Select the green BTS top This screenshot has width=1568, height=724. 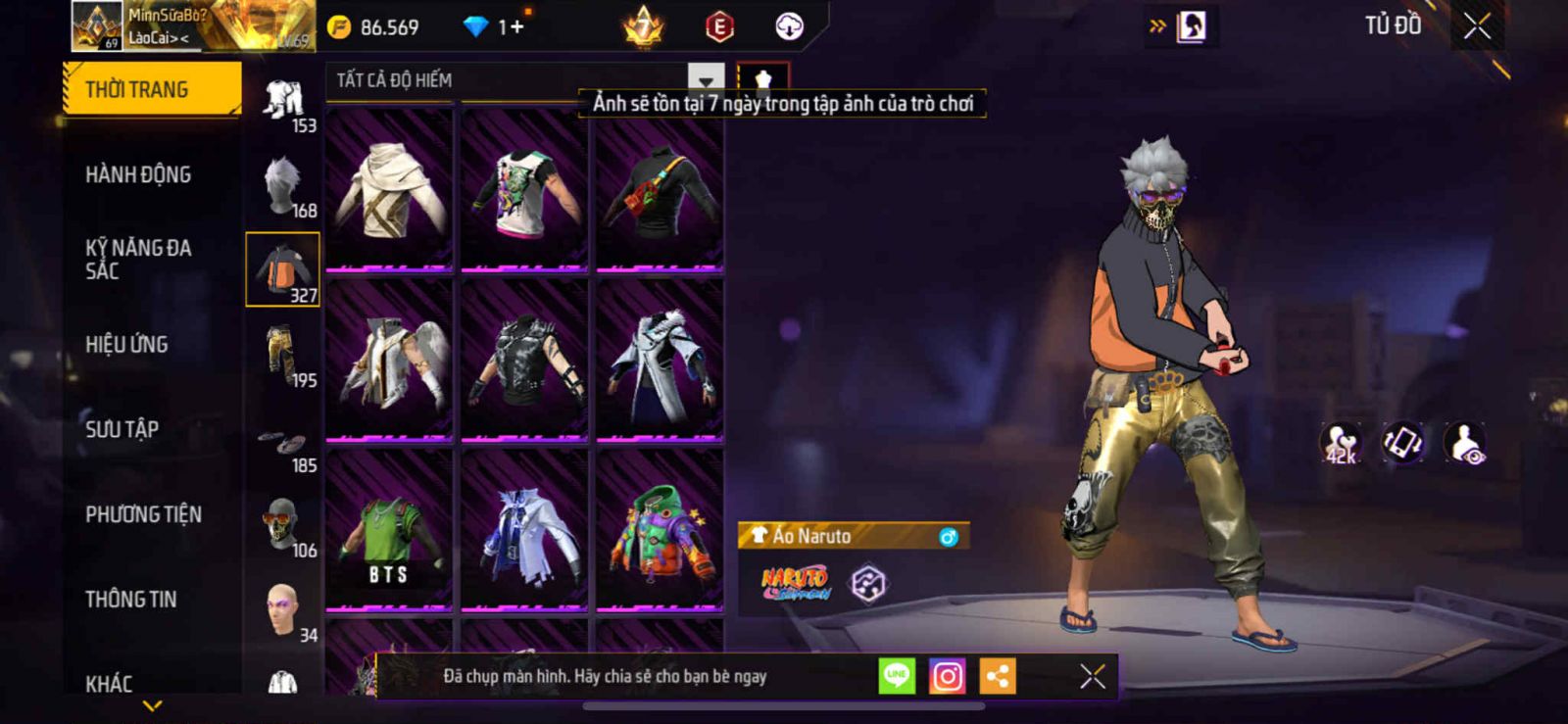(x=389, y=532)
